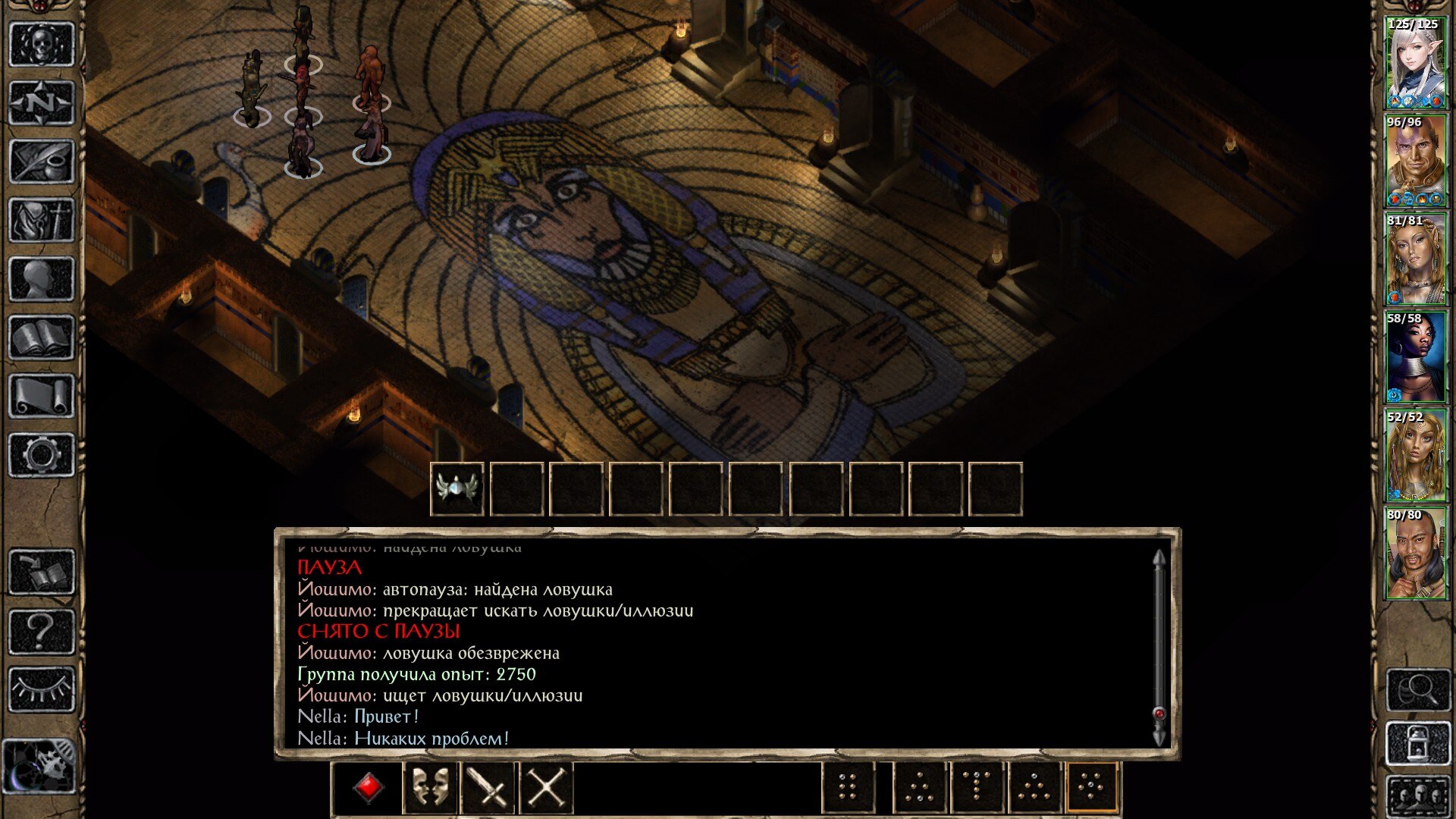Select the attack sword icon on the action bar
1456x819 pixels.
pyautogui.click(x=489, y=789)
